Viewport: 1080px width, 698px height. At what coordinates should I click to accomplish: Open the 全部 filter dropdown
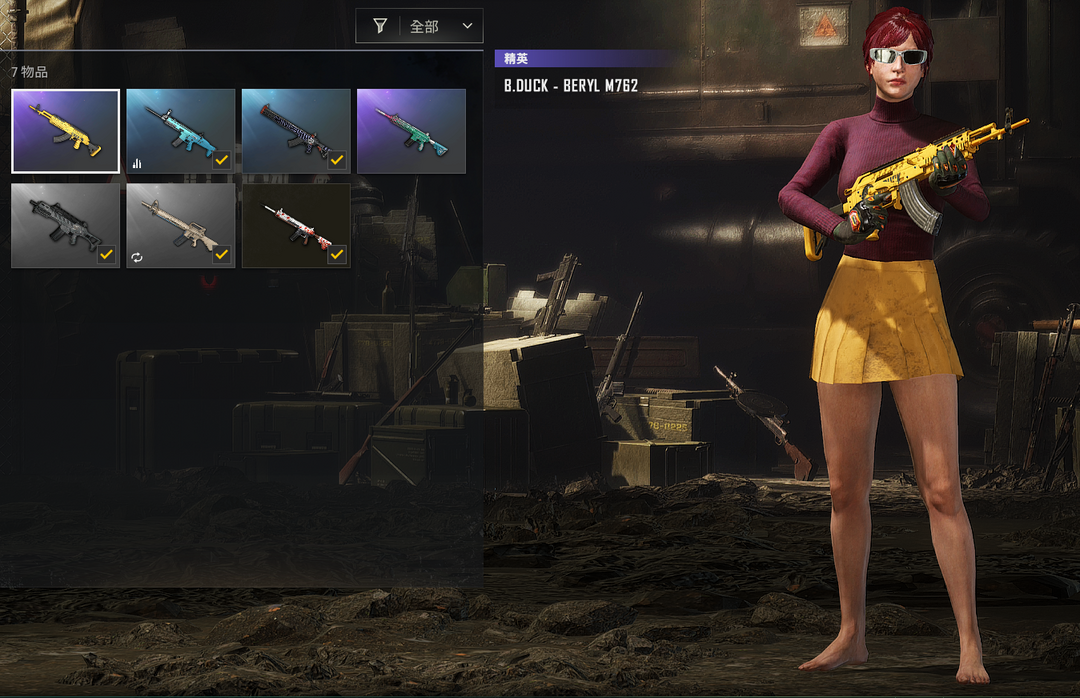tap(419, 26)
